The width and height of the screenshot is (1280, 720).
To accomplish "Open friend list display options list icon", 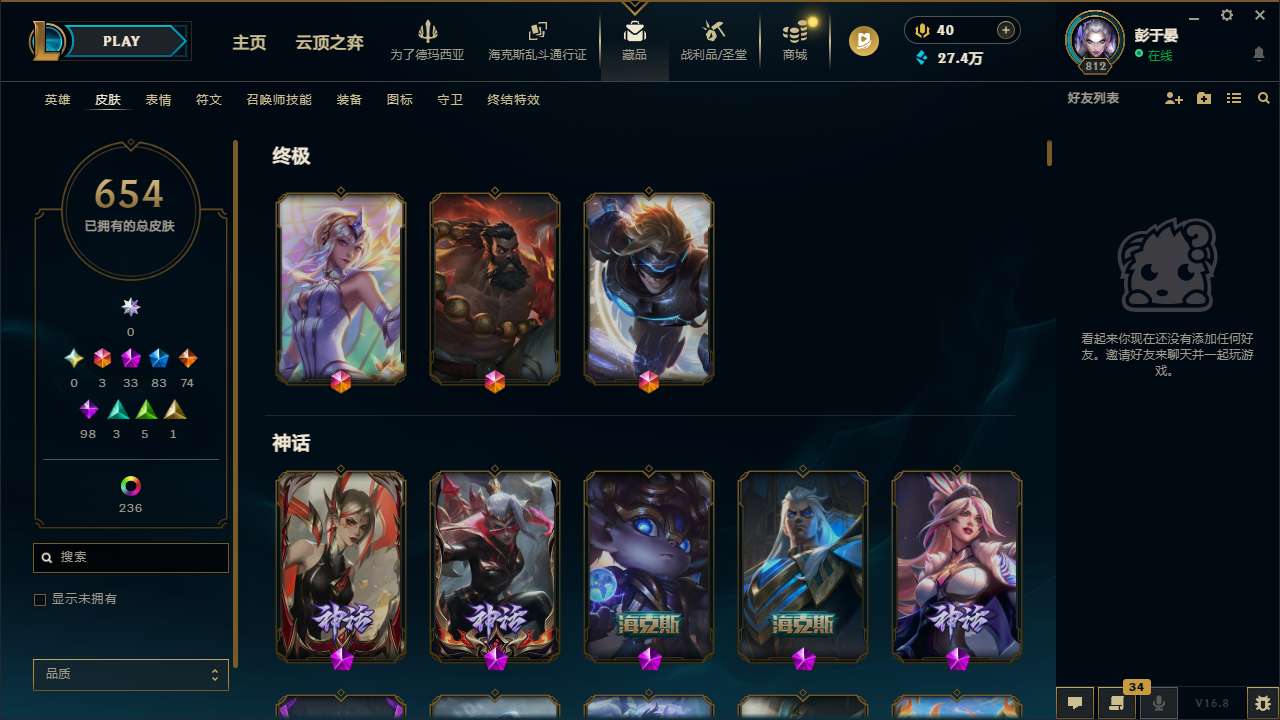I will 1234,99.
